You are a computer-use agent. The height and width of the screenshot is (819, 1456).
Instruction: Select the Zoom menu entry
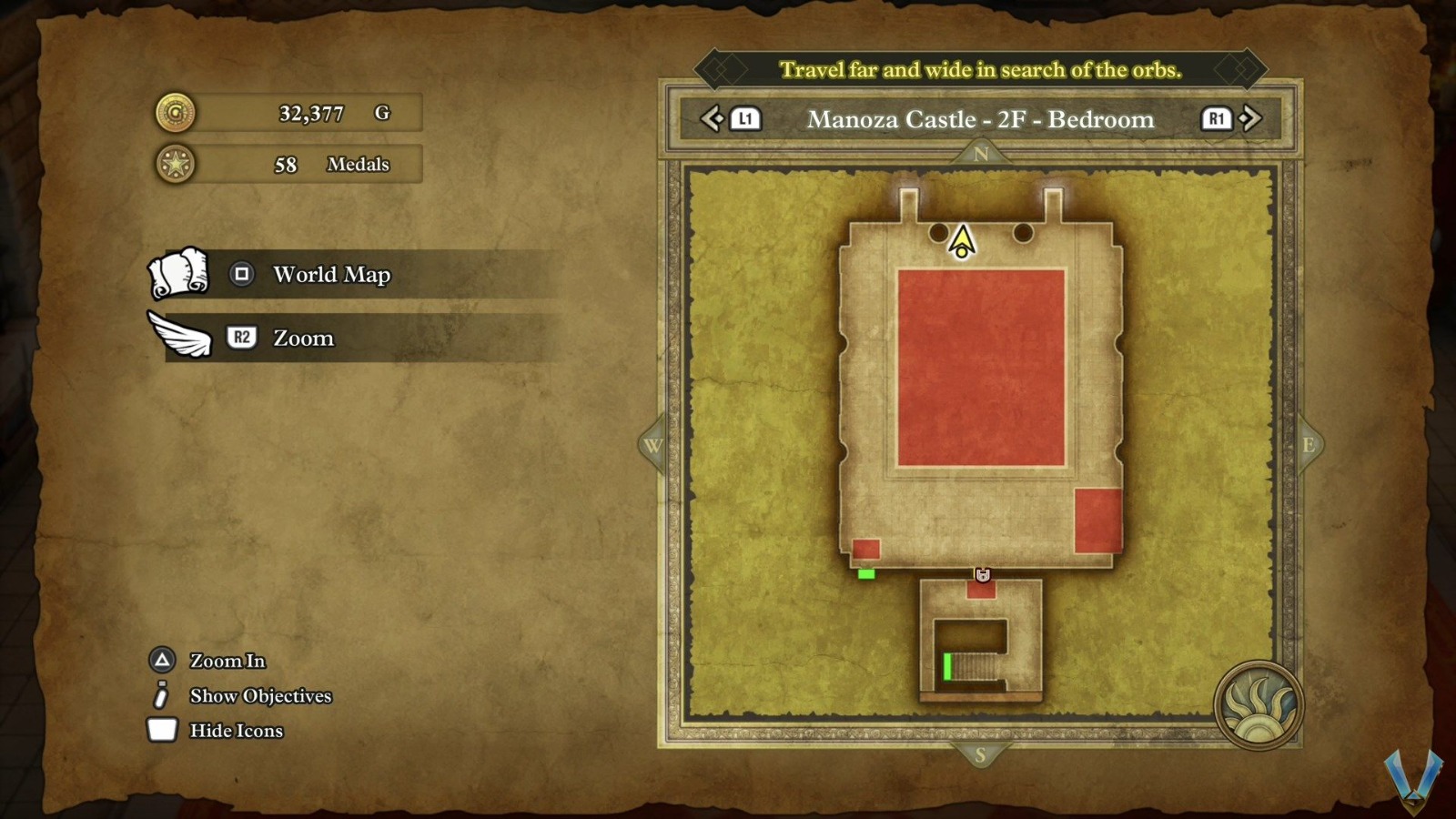click(x=303, y=339)
